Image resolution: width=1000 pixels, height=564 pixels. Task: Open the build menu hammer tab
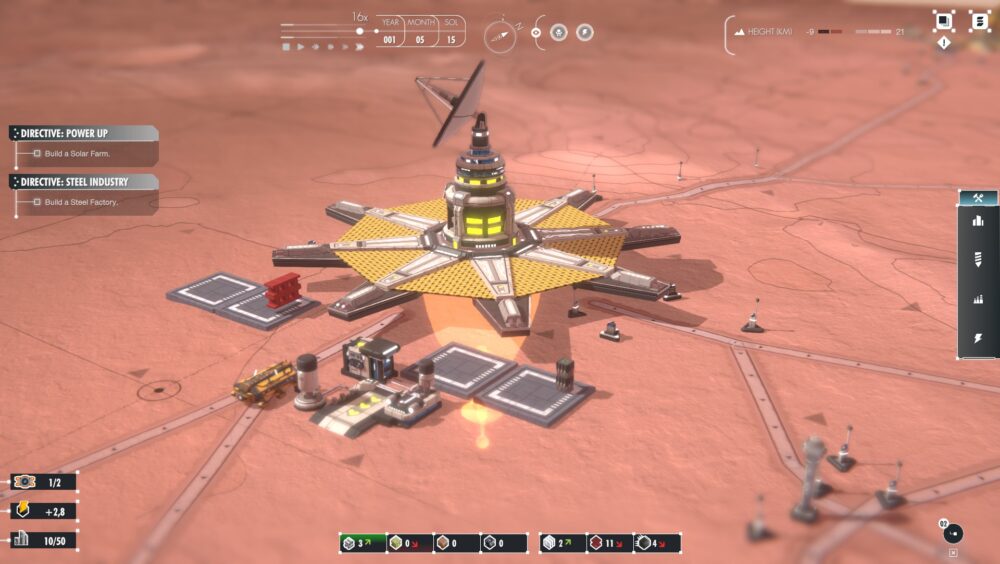[x=977, y=198]
